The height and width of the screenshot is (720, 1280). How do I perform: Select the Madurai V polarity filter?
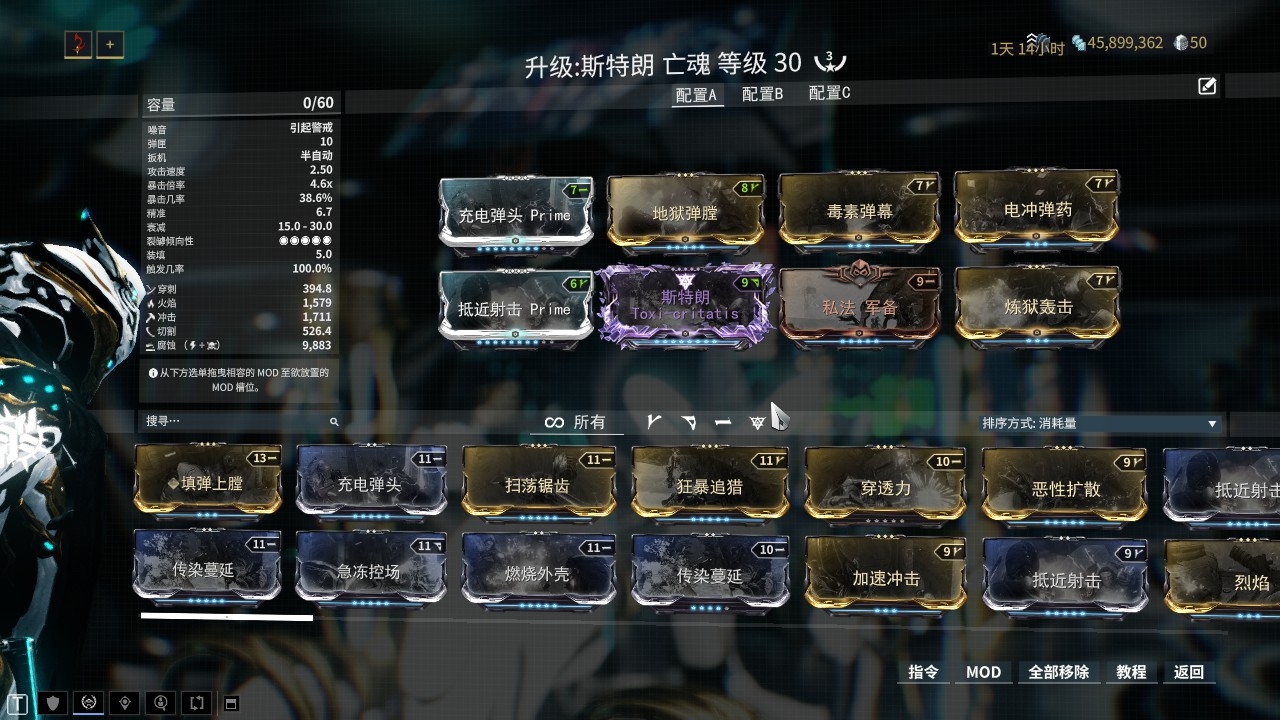coord(652,423)
